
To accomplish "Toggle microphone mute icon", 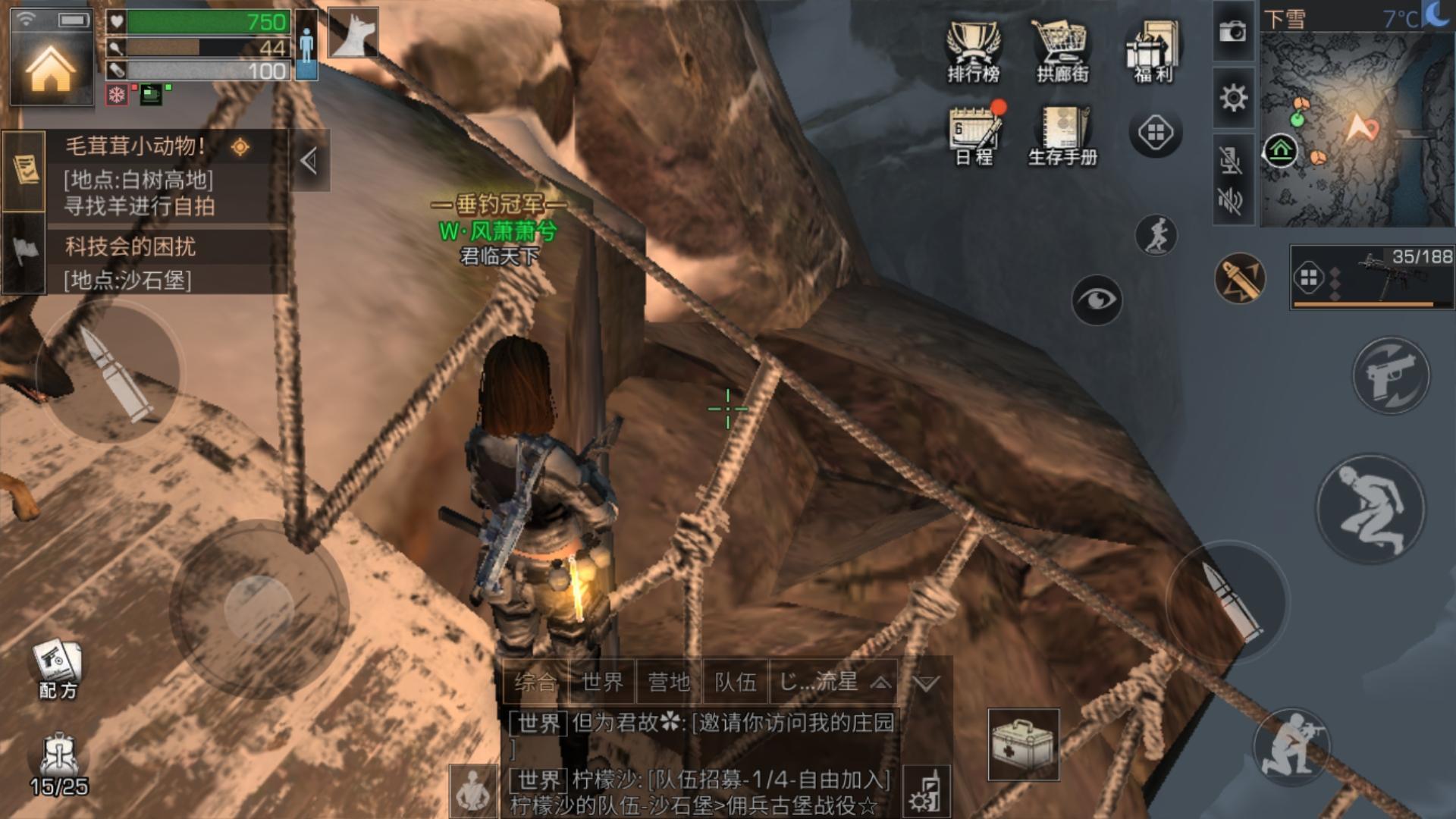I will (x=1232, y=161).
